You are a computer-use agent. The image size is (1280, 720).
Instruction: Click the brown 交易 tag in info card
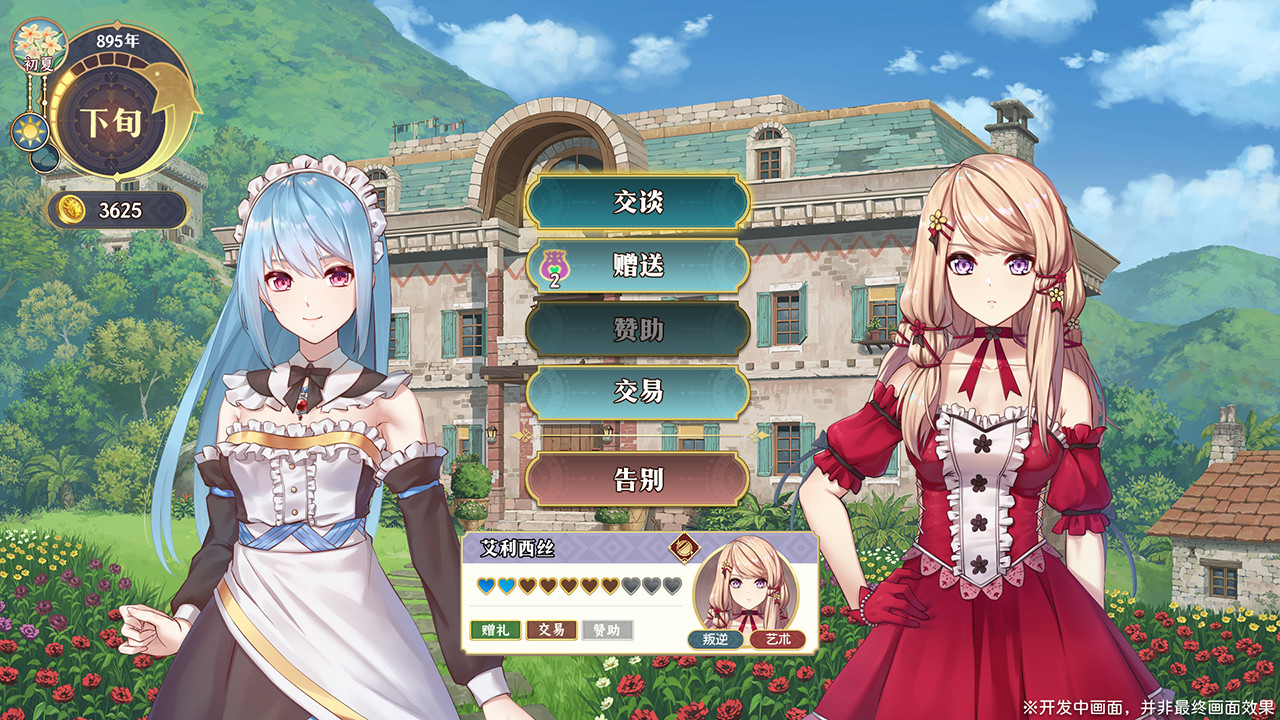tap(551, 630)
